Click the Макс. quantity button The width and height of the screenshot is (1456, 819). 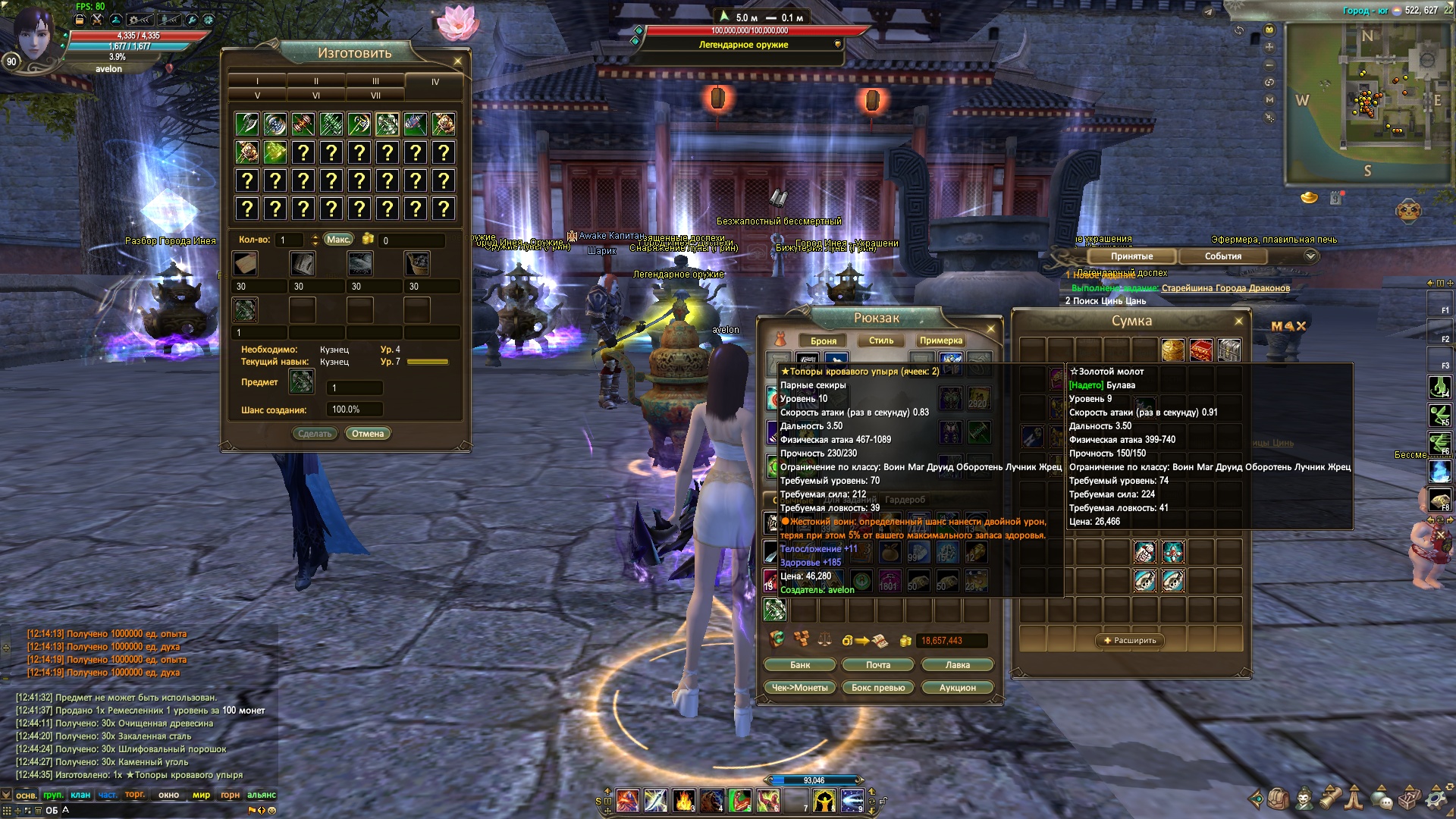point(338,240)
